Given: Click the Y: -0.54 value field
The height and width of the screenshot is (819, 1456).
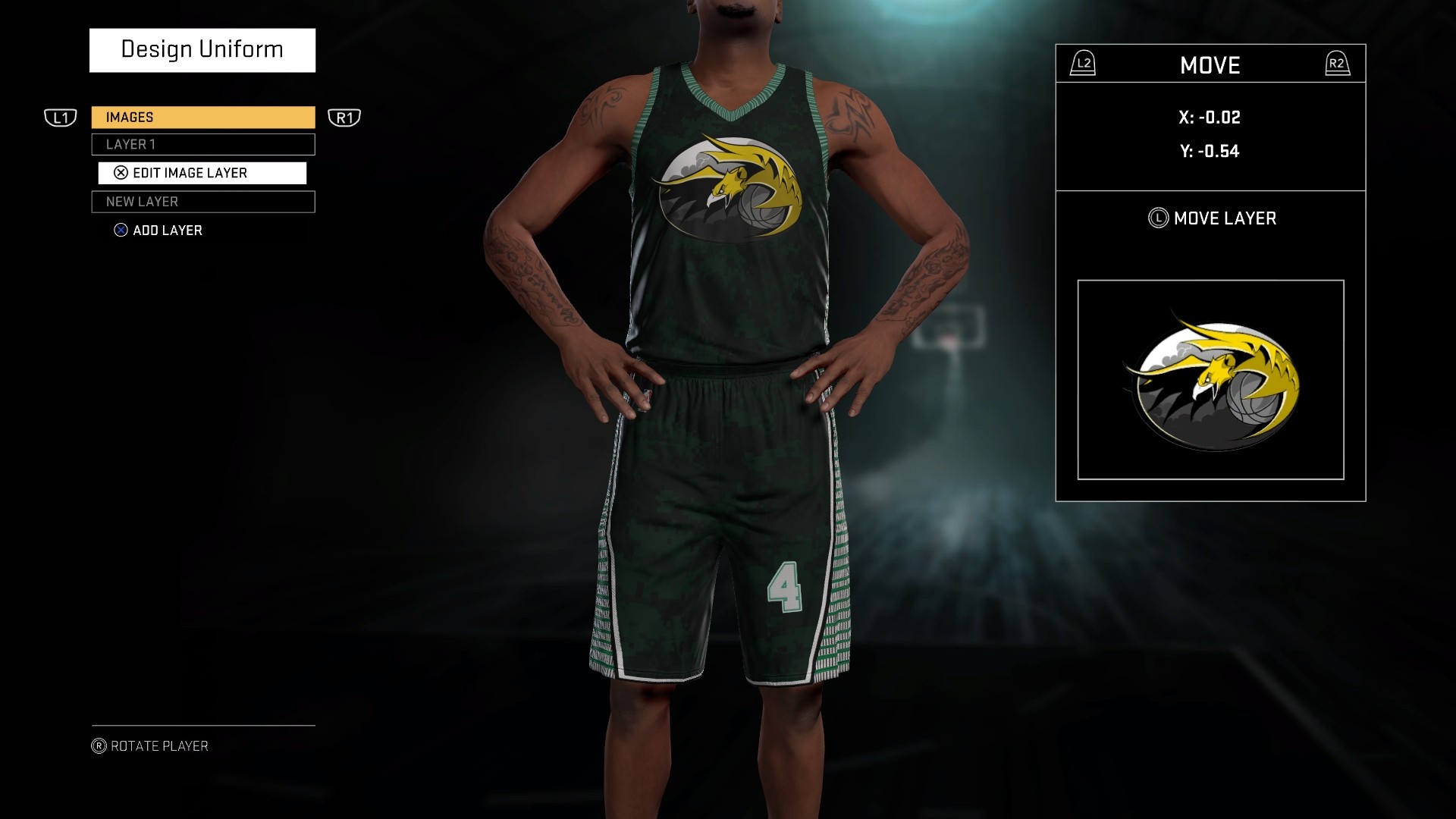Looking at the screenshot, I should pyautogui.click(x=1210, y=151).
